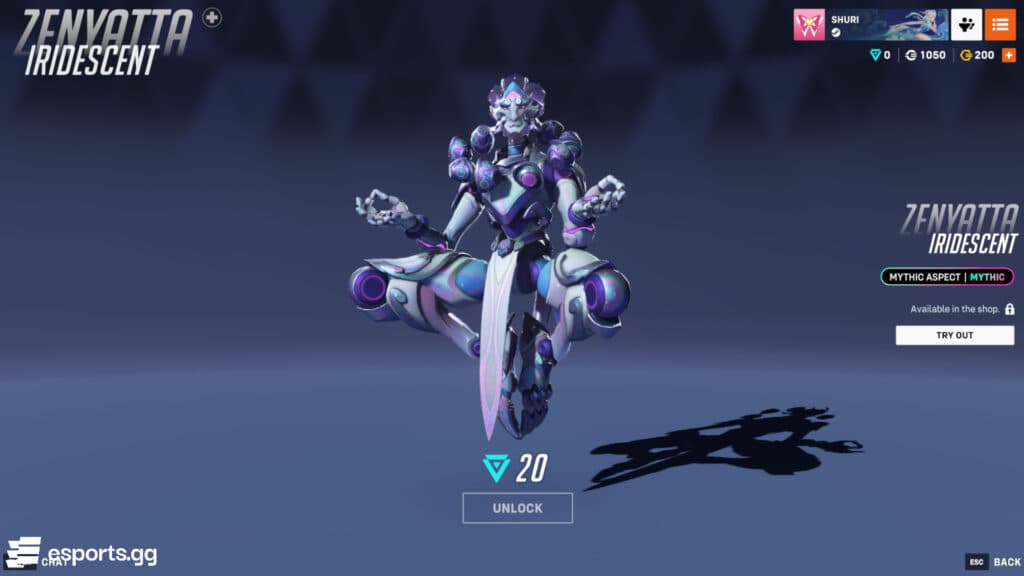
Task: Go back with the Back button
Action: point(993,562)
